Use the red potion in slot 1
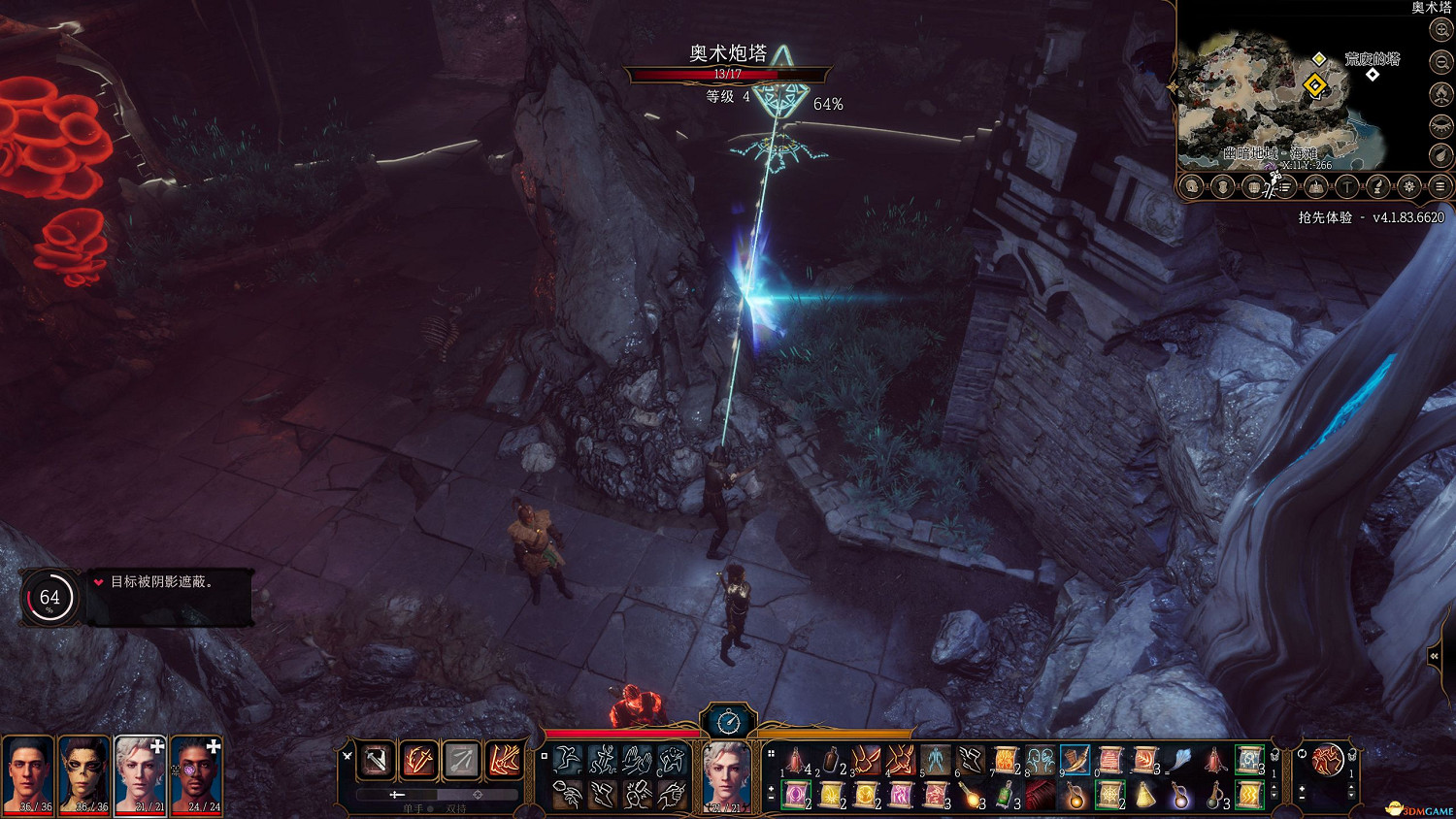 pos(797,760)
